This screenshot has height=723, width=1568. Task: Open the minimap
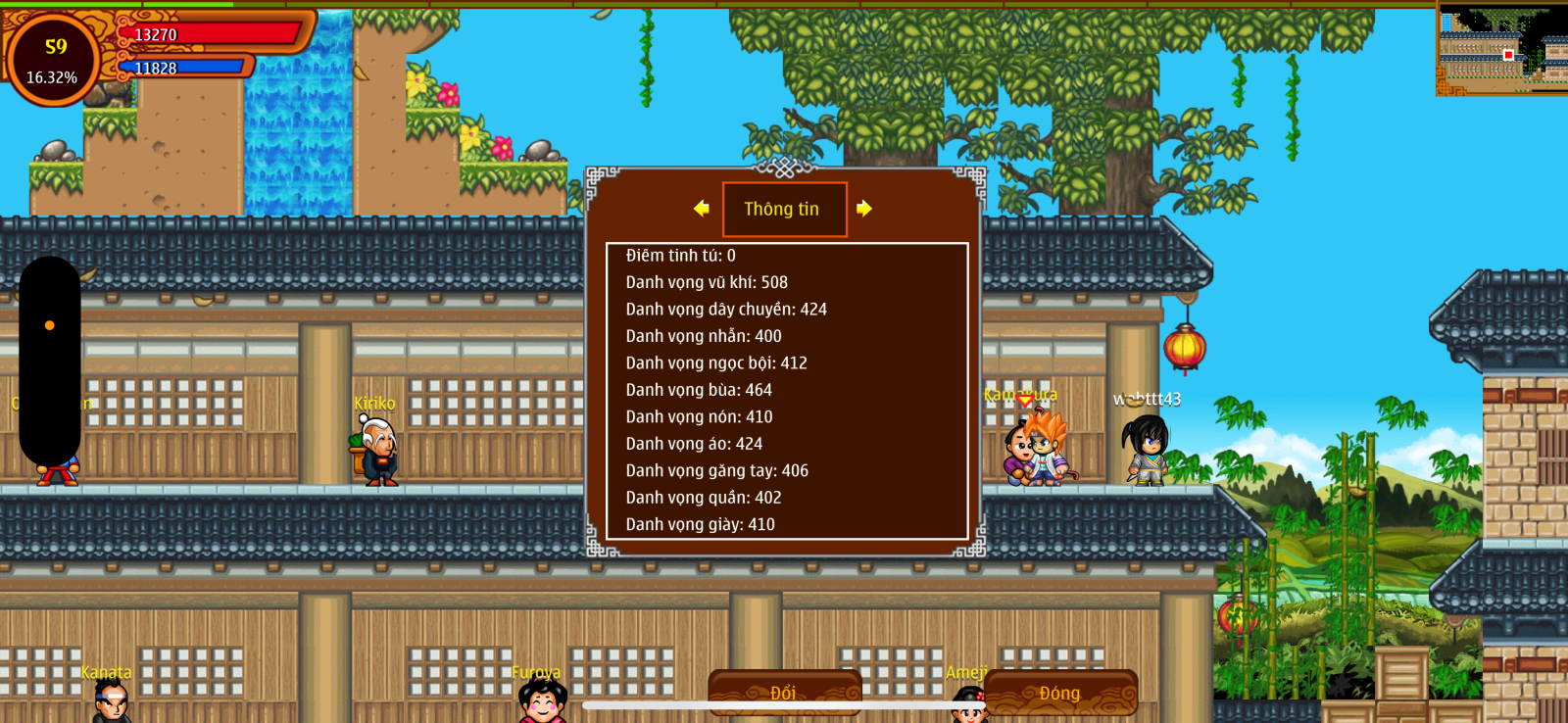pos(1501,47)
